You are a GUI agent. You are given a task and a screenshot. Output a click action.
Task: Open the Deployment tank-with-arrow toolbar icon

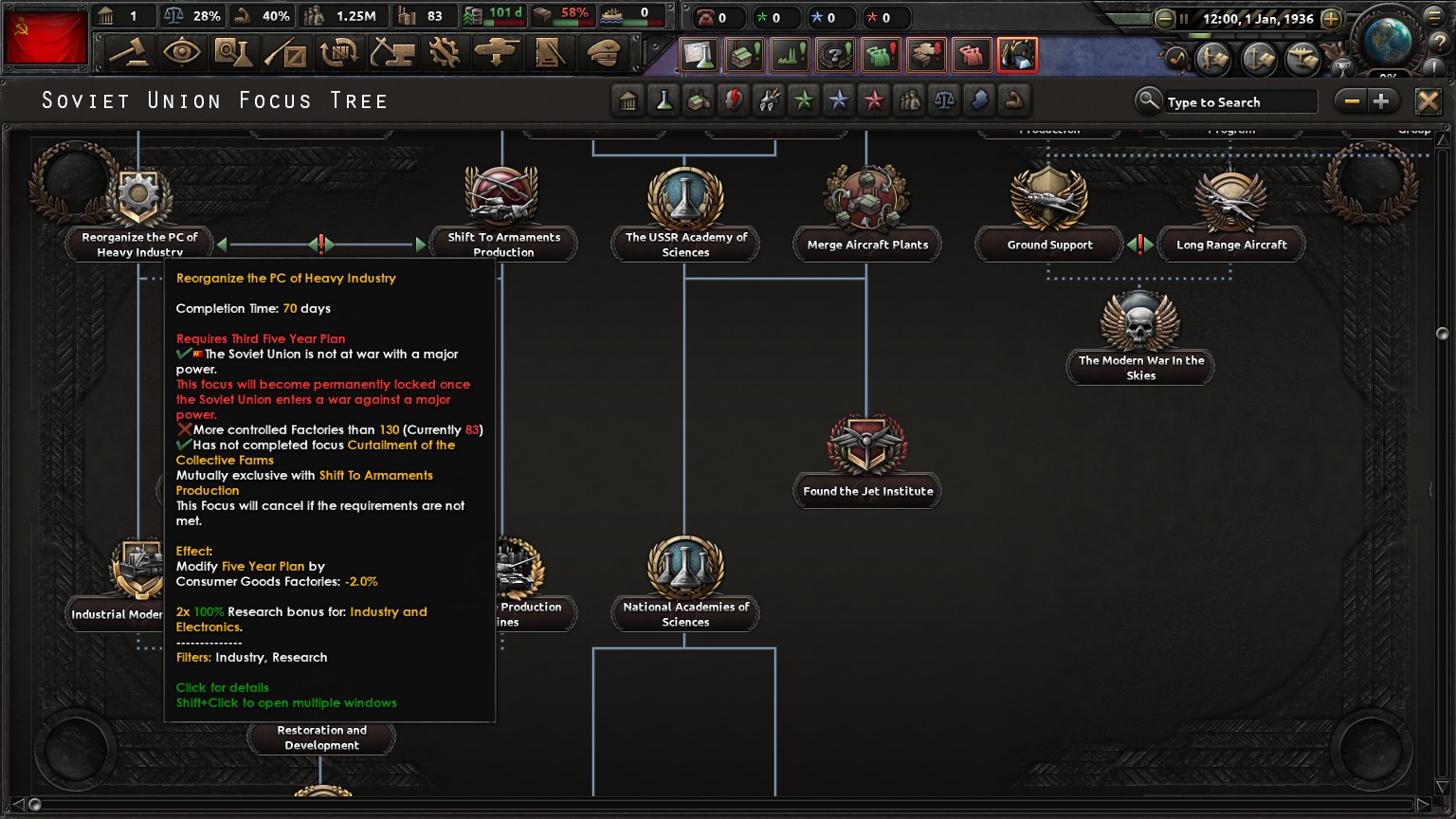497,54
